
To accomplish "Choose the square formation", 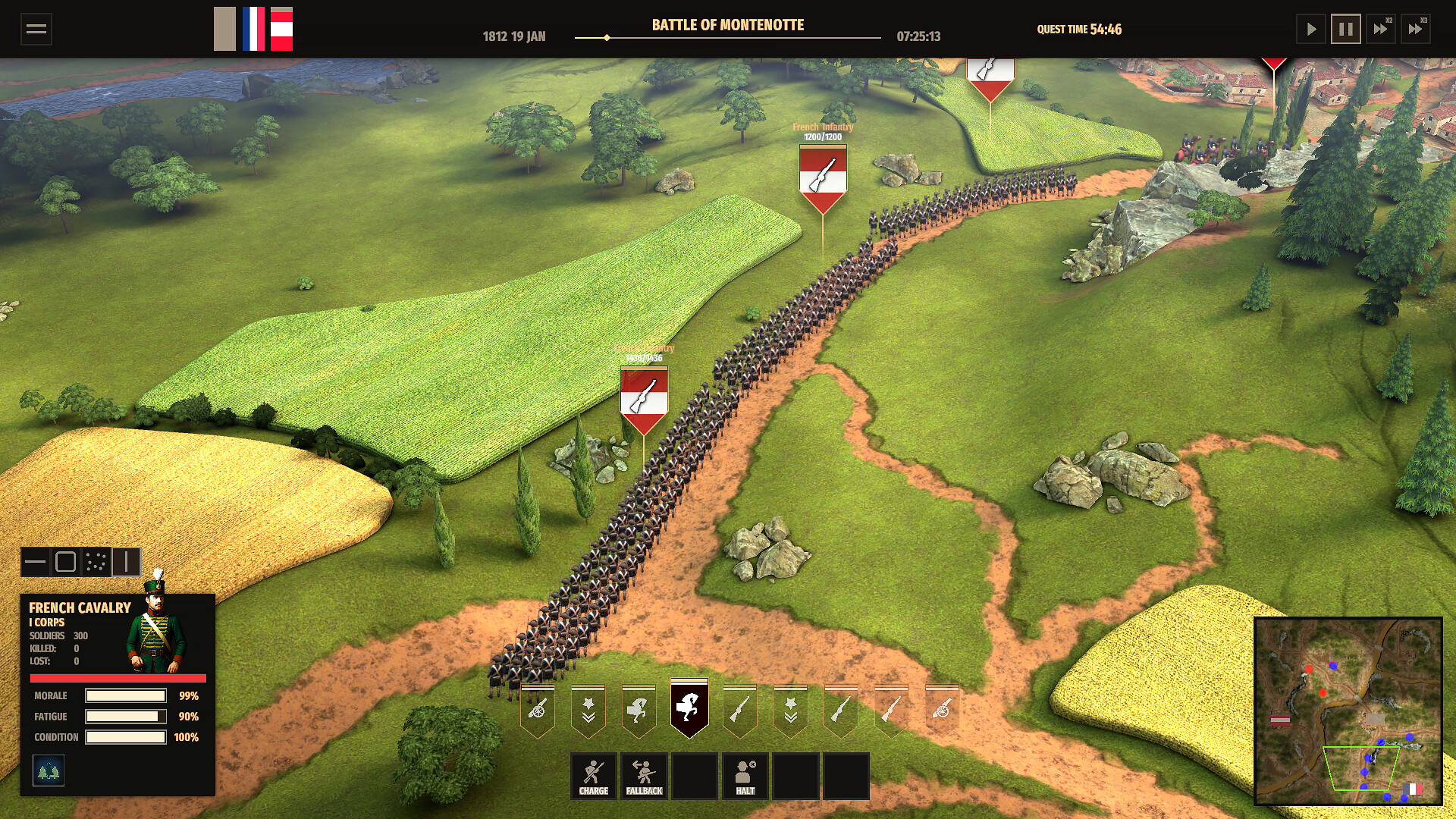I will tap(66, 562).
